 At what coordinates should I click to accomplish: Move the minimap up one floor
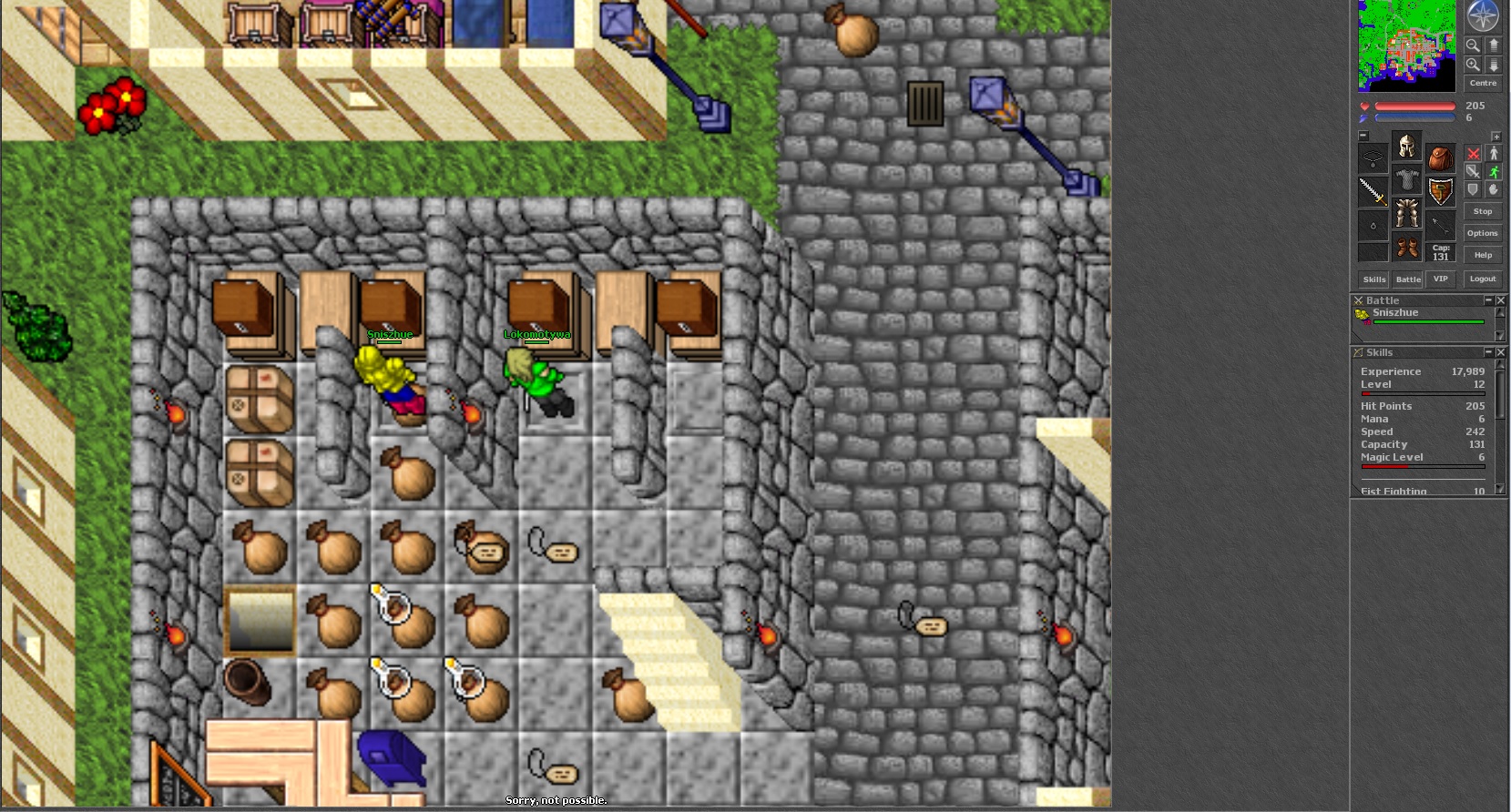coord(1494,45)
